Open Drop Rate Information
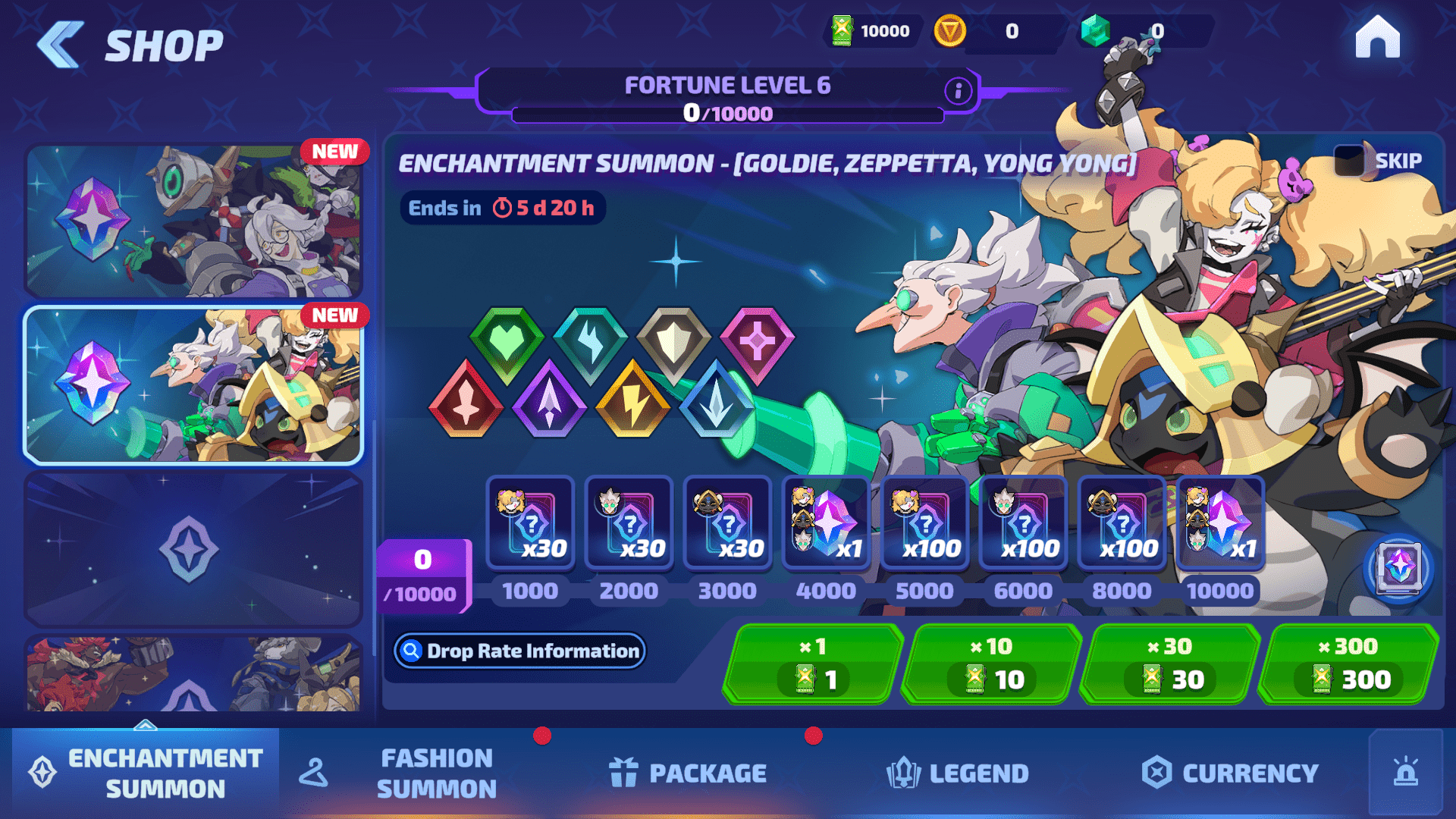This screenshot has width=1456, height=819. click(520, 651)
